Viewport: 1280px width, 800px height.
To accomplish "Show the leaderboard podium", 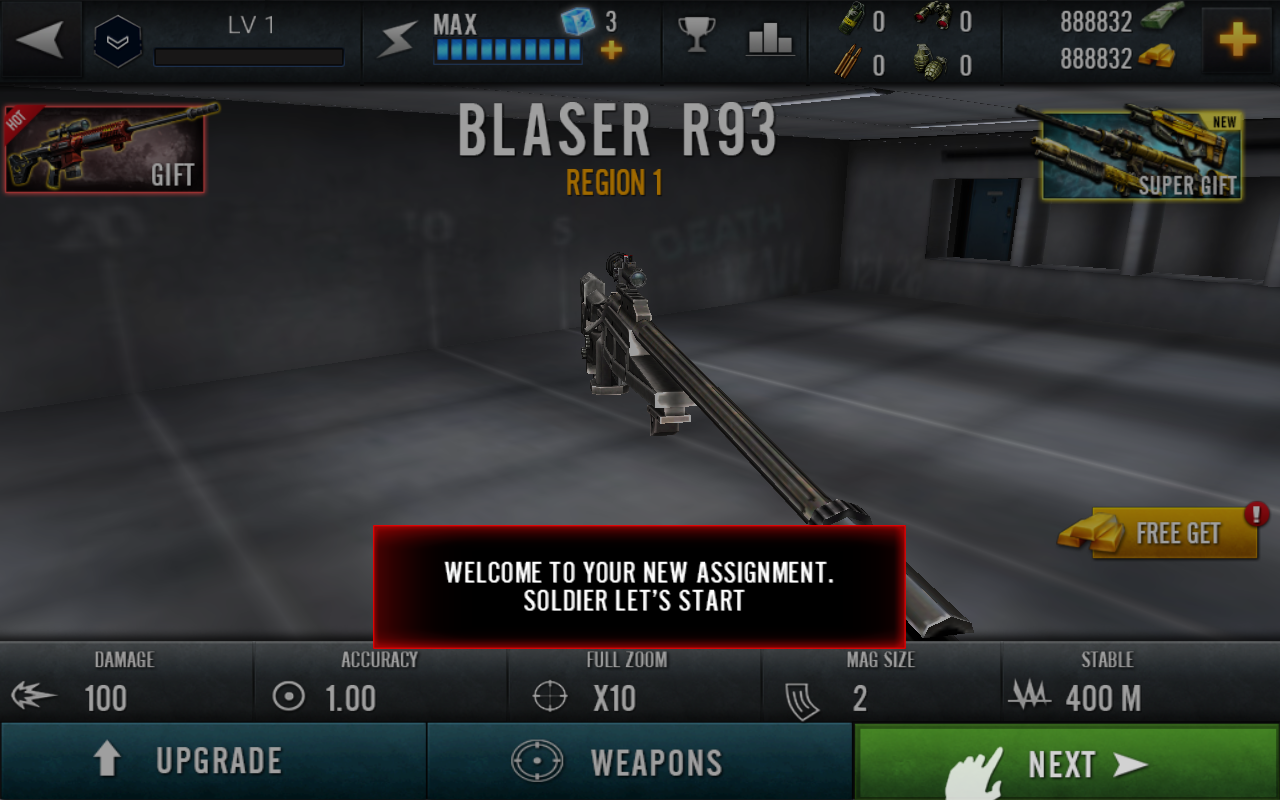I will [x=770, y=40].
